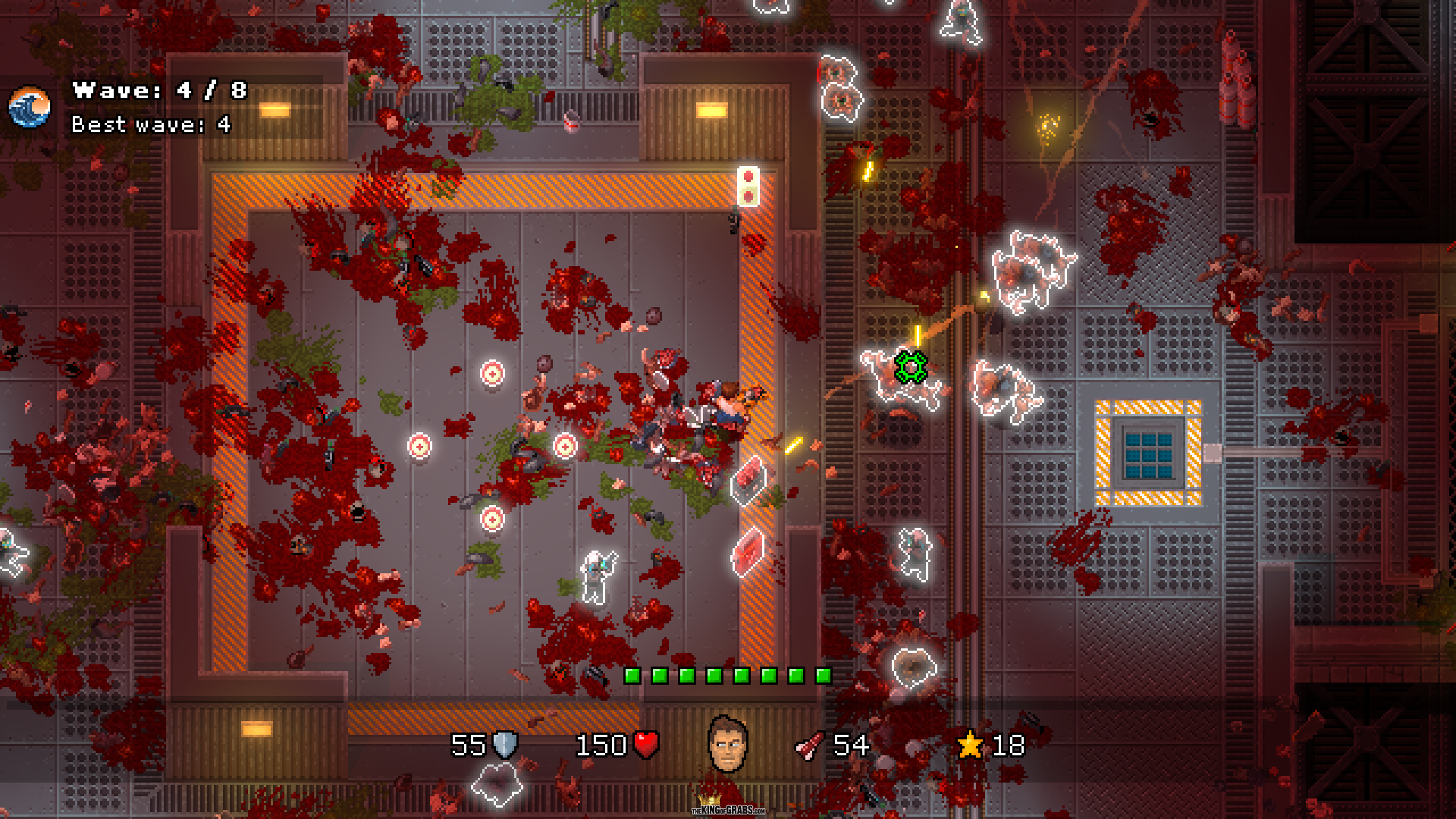Image resolution: width=1456 pixels, height=819 pixels.
Task: Click the red rocket weapon icon
Action: [809, 746]
